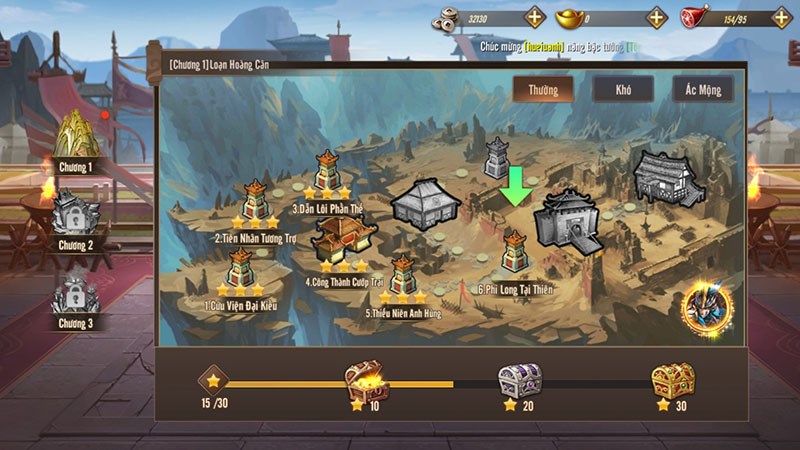Enter stage 3 Dẫn Lối Phản Thế
The image size is (800, 450).
pos(327,172)
